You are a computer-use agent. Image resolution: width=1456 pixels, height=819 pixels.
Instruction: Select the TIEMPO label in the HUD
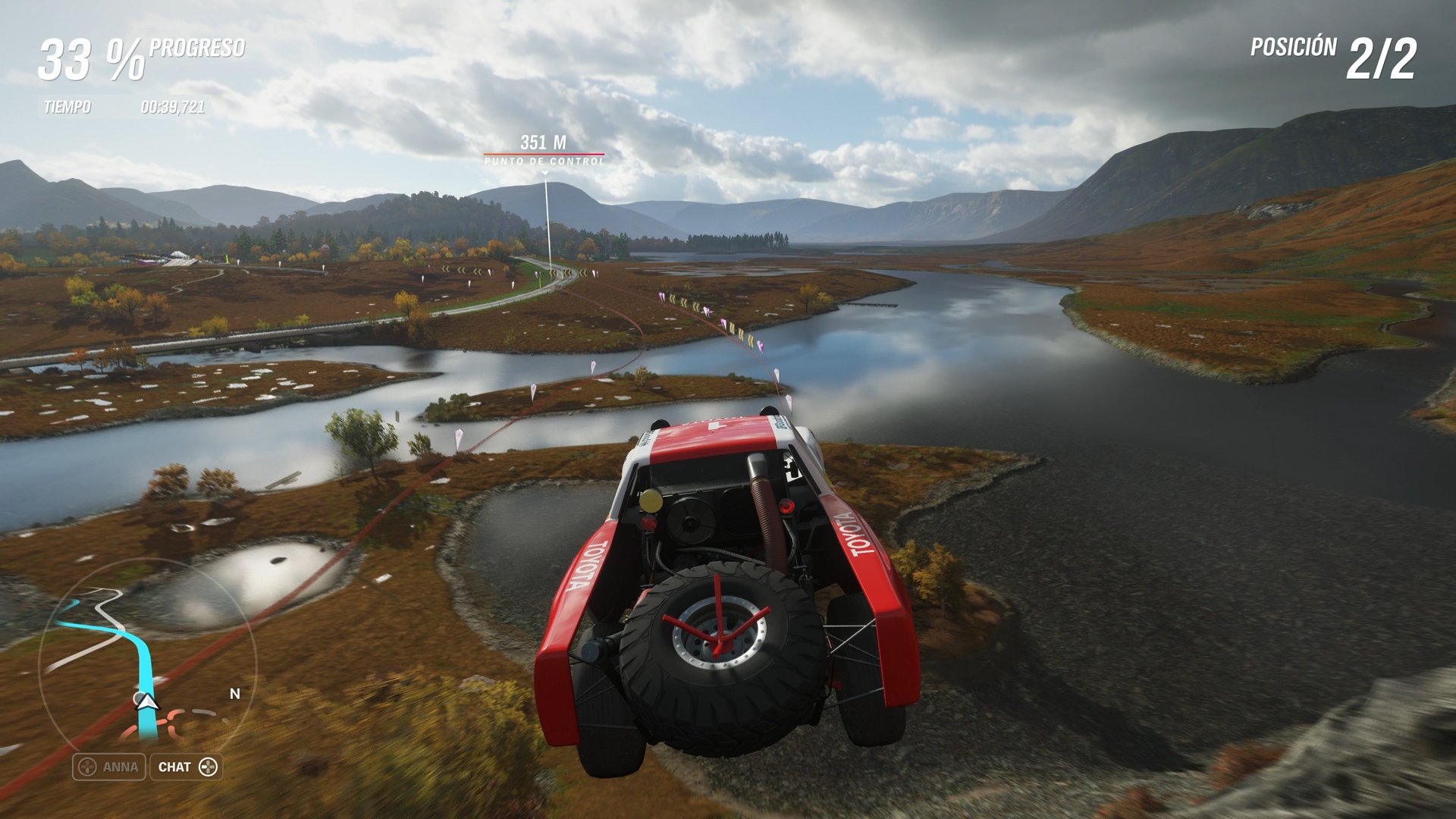point(67,106)
